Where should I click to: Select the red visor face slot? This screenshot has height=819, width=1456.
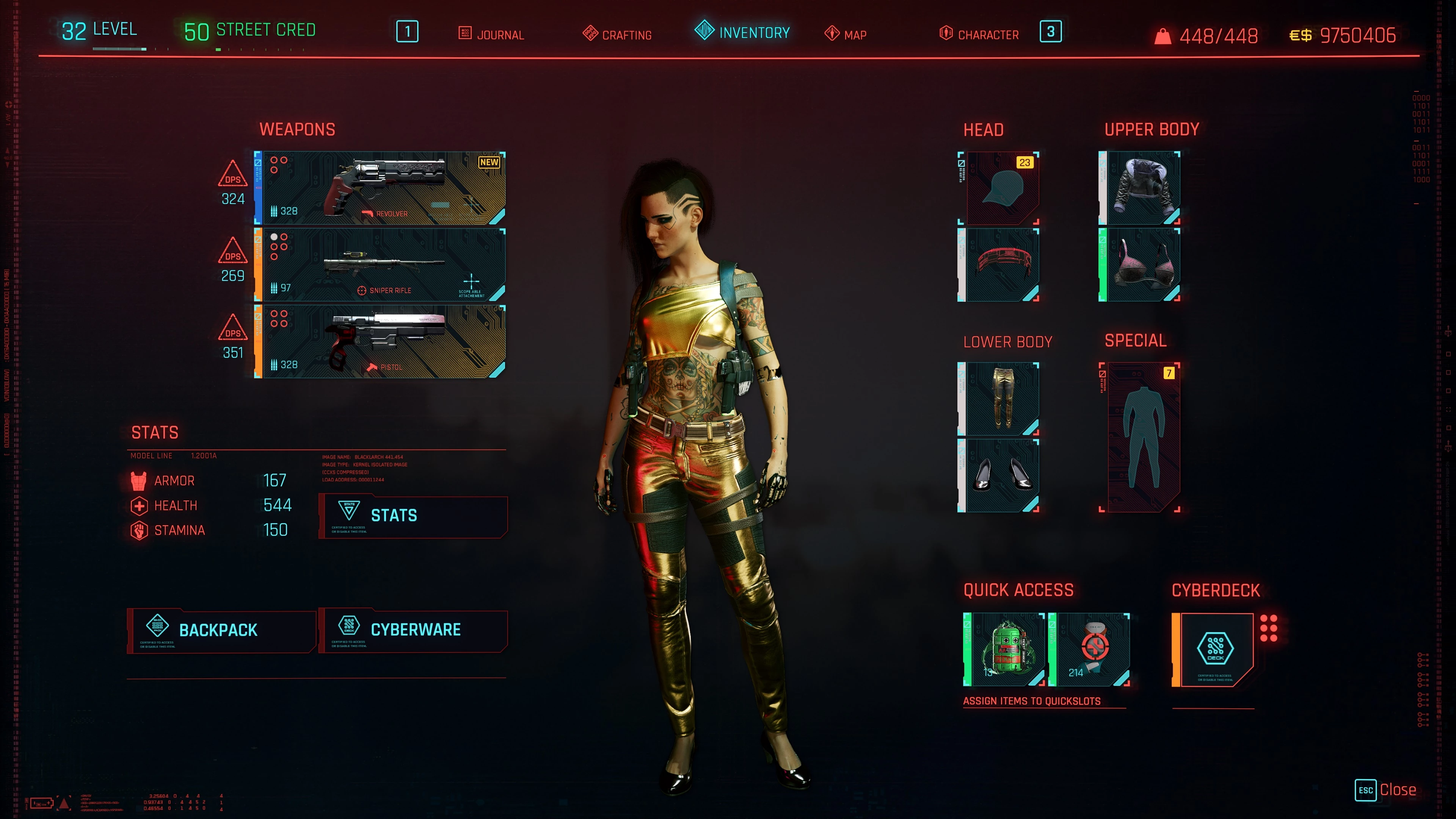click(x=999, y=265)
